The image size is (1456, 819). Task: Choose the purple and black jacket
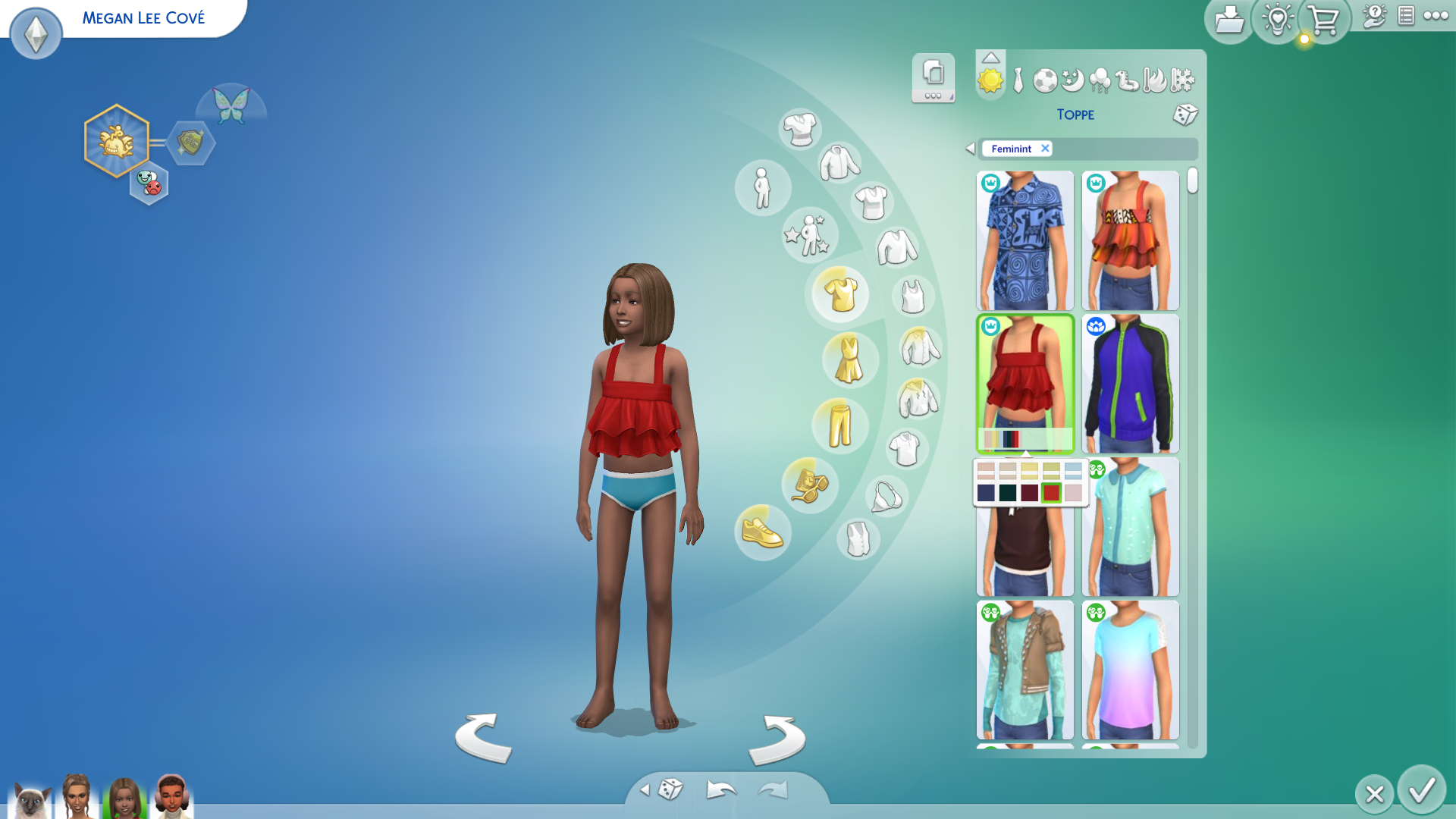coord(1130,384)
